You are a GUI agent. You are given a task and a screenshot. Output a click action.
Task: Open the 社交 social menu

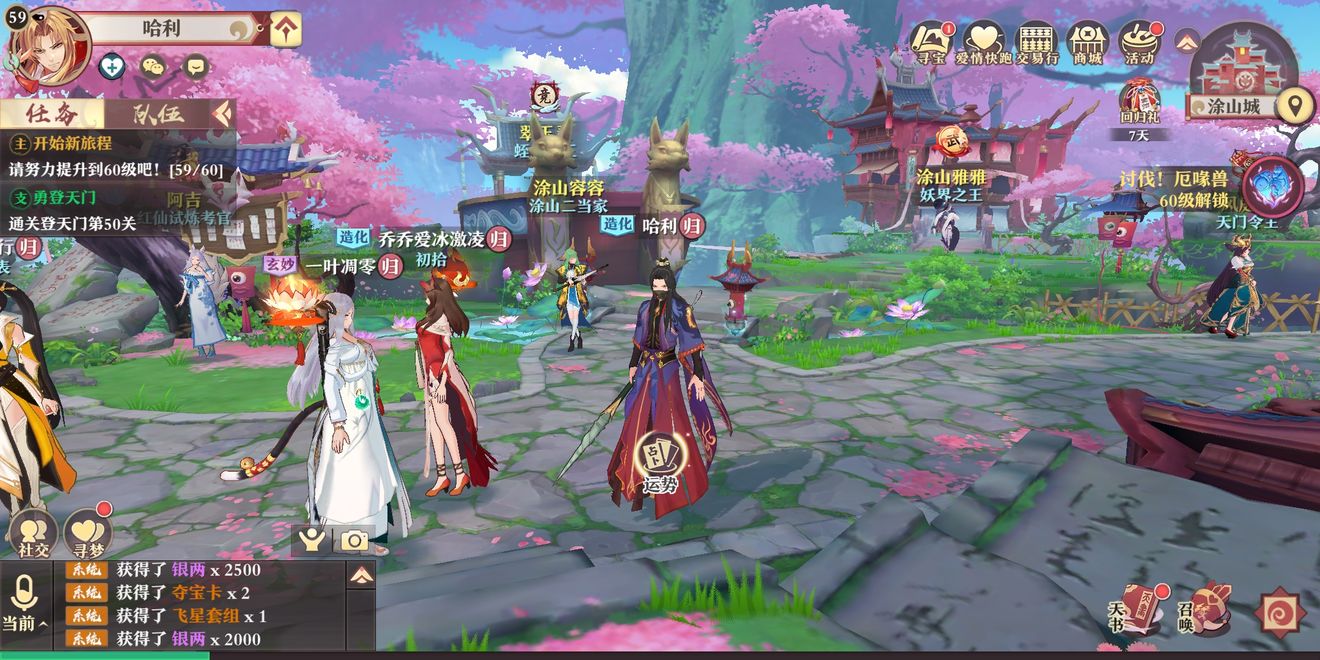click(33, 534)
